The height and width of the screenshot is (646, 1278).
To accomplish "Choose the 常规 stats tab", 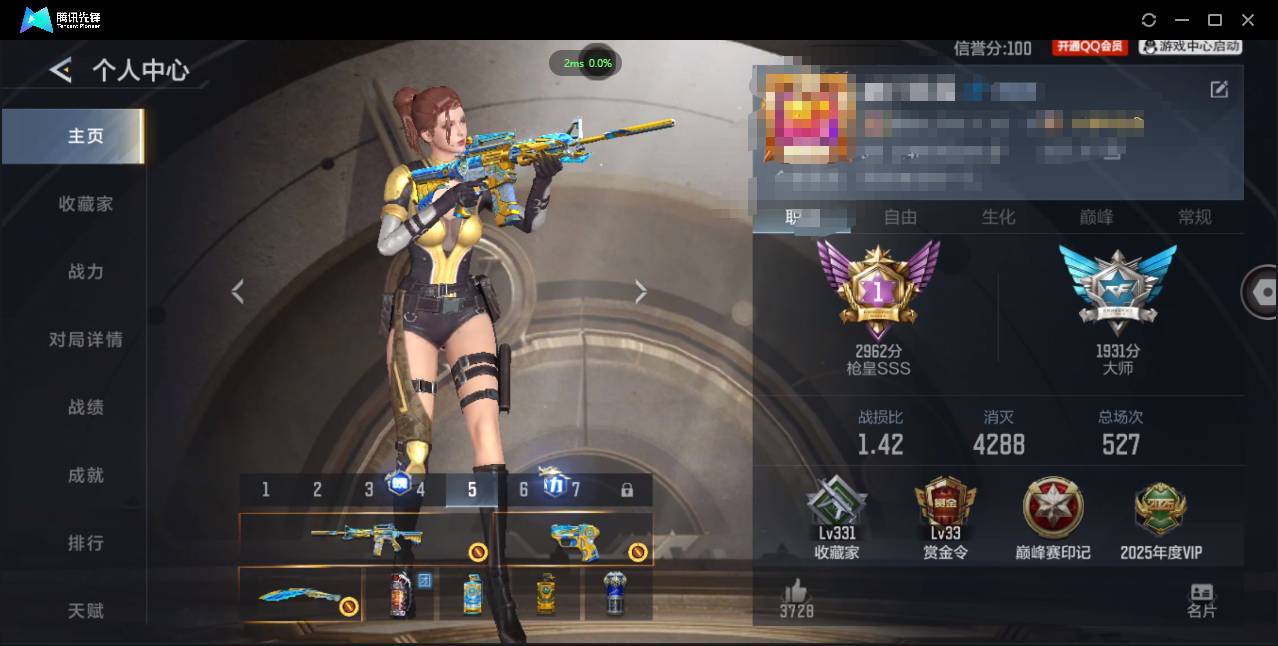I will tap(1194, 217).
